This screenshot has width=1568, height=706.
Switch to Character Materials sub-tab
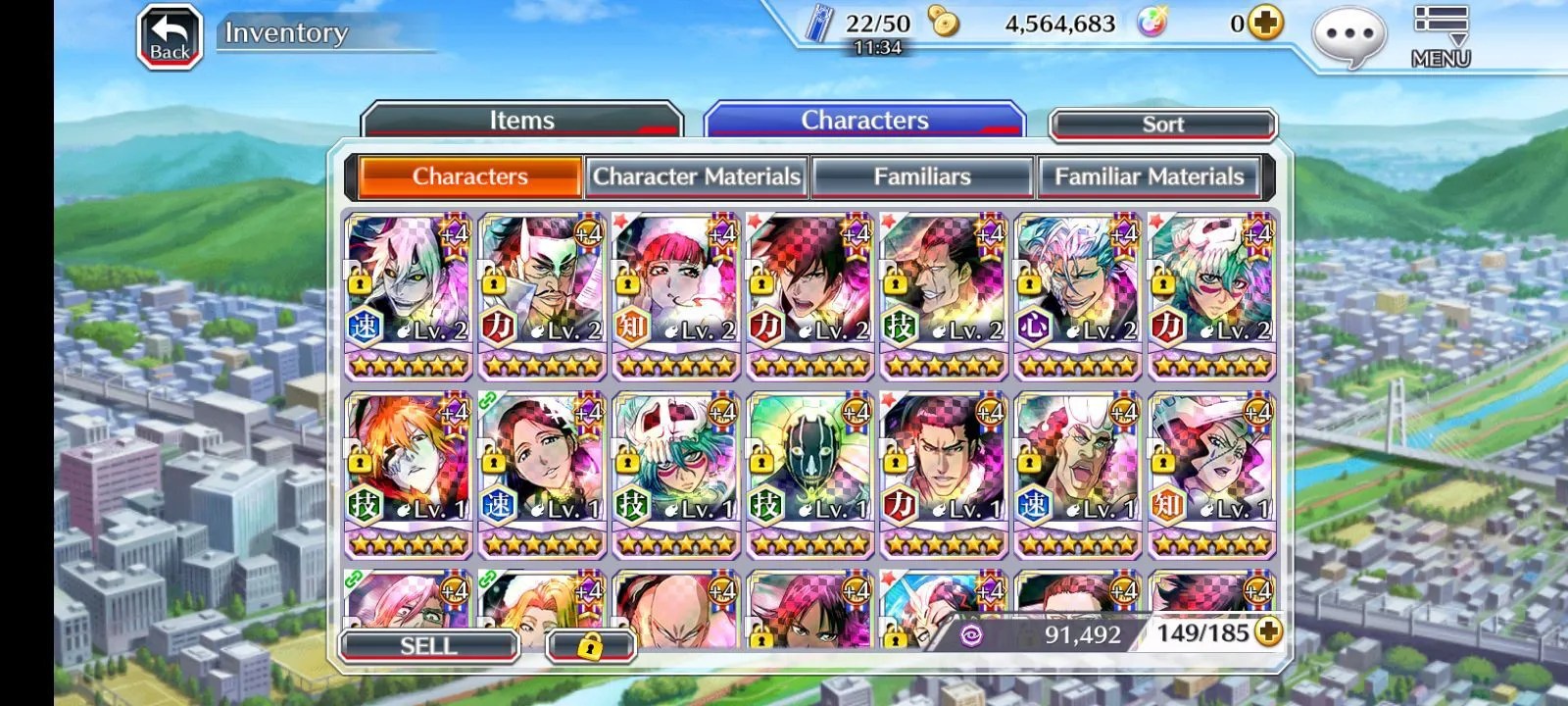[696, 176]
